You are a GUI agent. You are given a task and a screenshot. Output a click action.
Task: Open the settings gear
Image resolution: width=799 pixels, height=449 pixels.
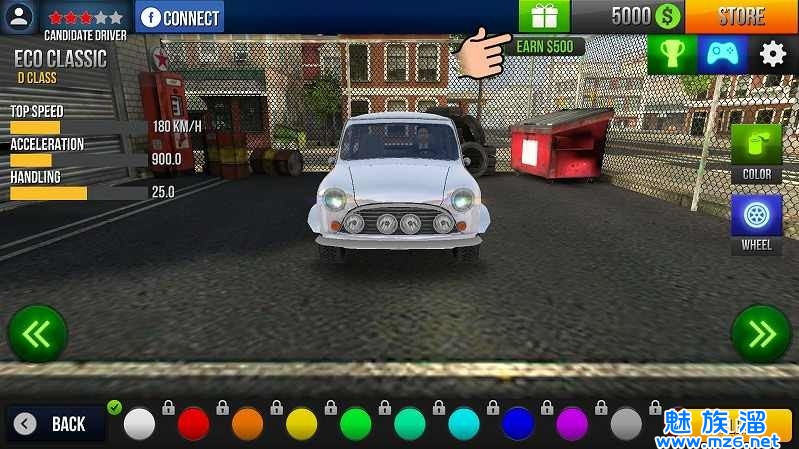[x=773, y=54]
